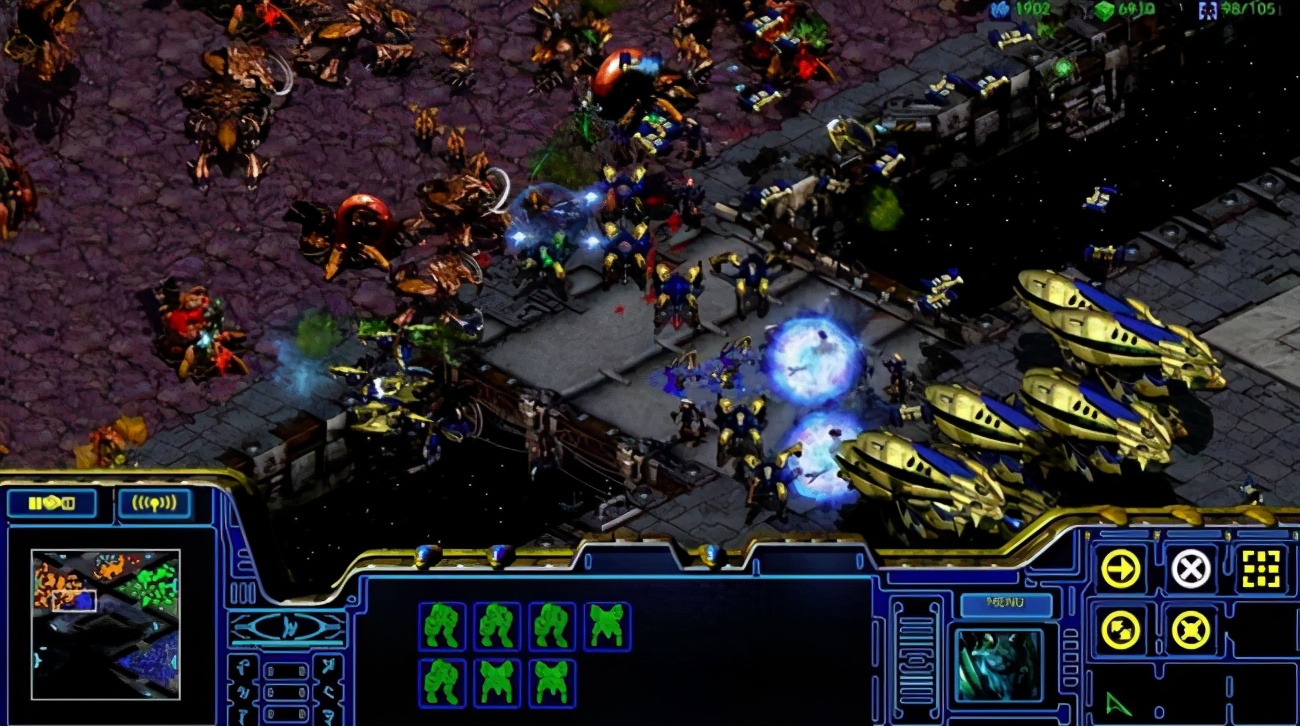Select the Attack command icon

coord(1261,569)
